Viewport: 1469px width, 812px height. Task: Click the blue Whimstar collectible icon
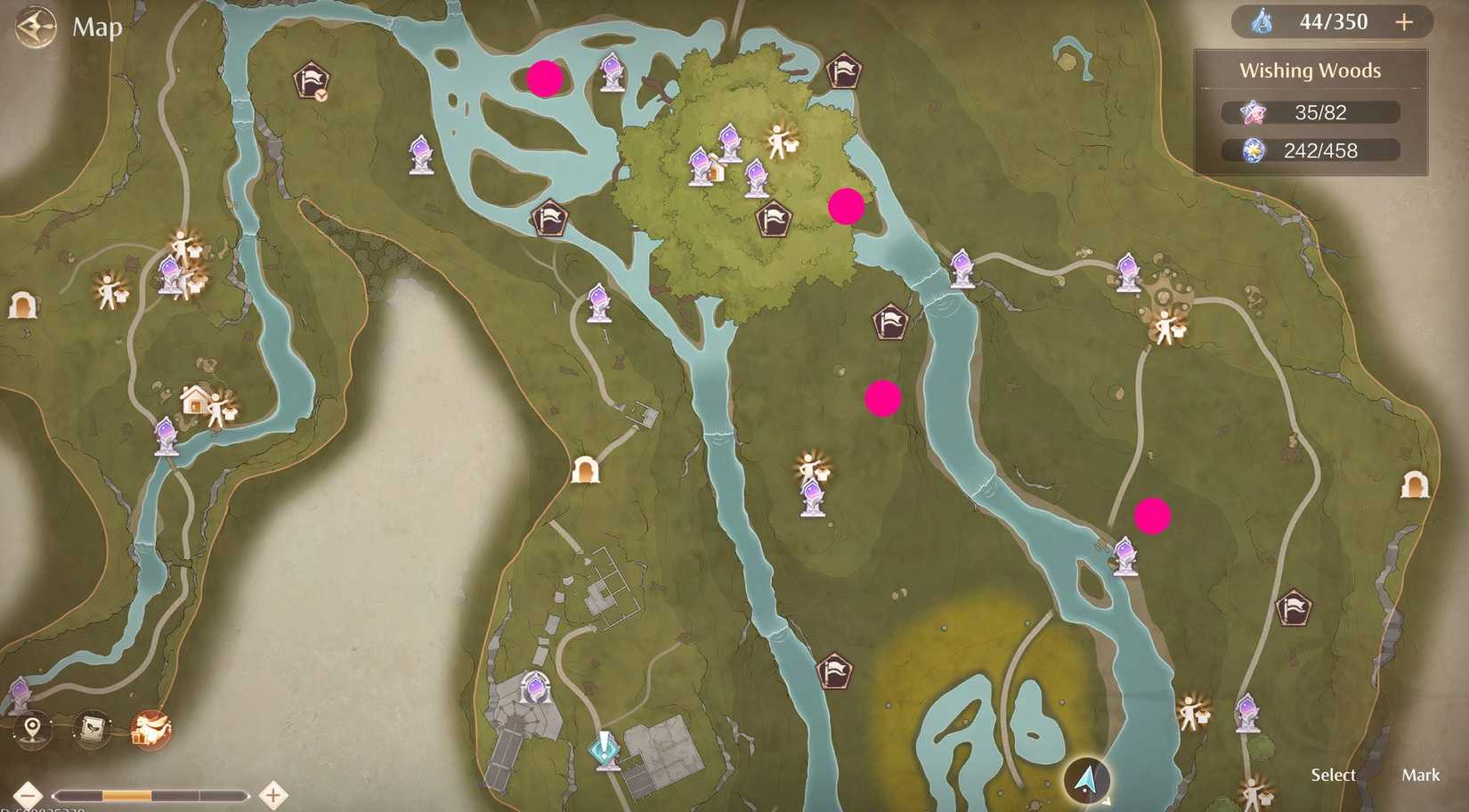click(1253, 150)
